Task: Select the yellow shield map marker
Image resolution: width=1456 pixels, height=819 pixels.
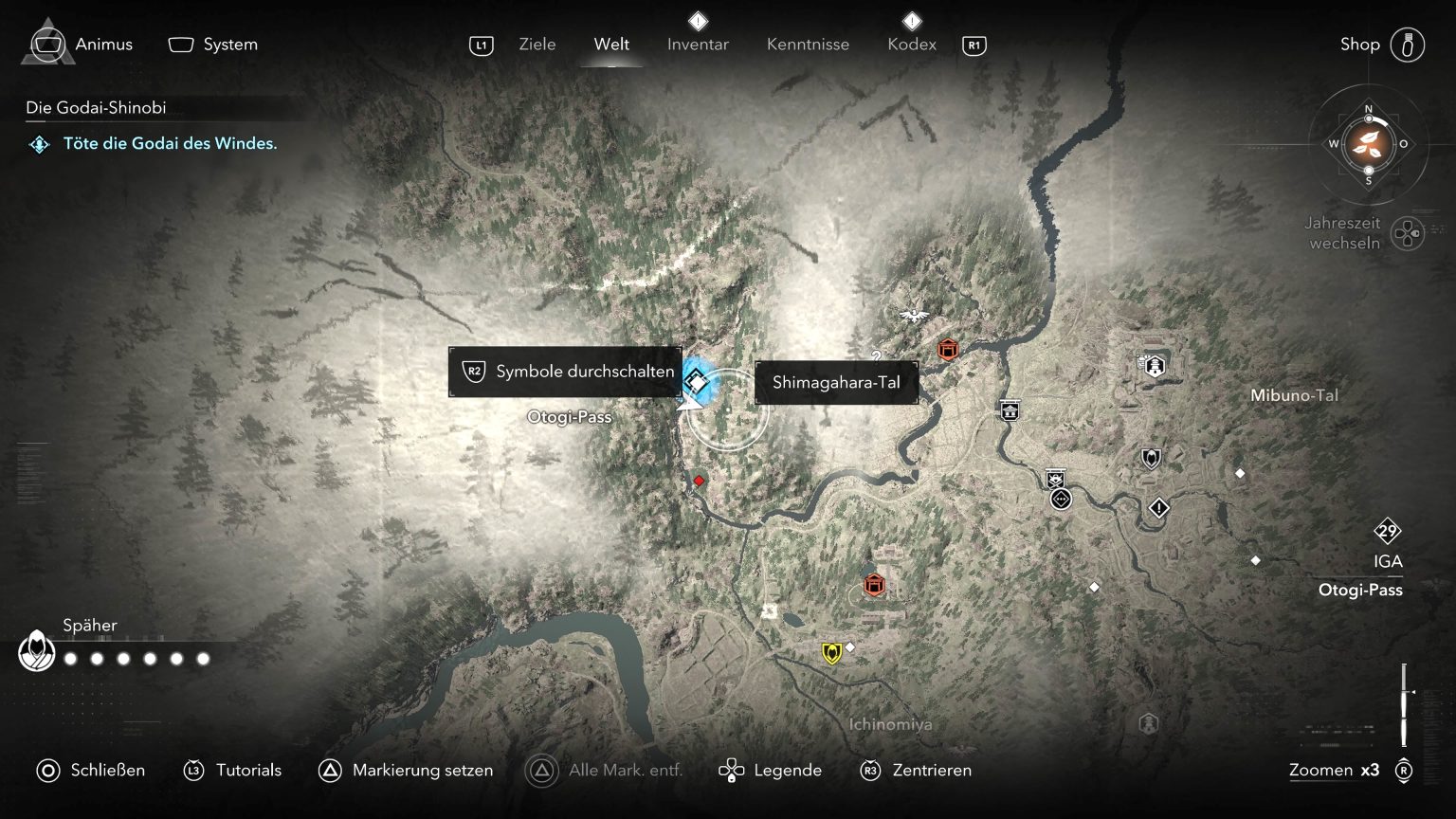Action: tap(831, 653)
